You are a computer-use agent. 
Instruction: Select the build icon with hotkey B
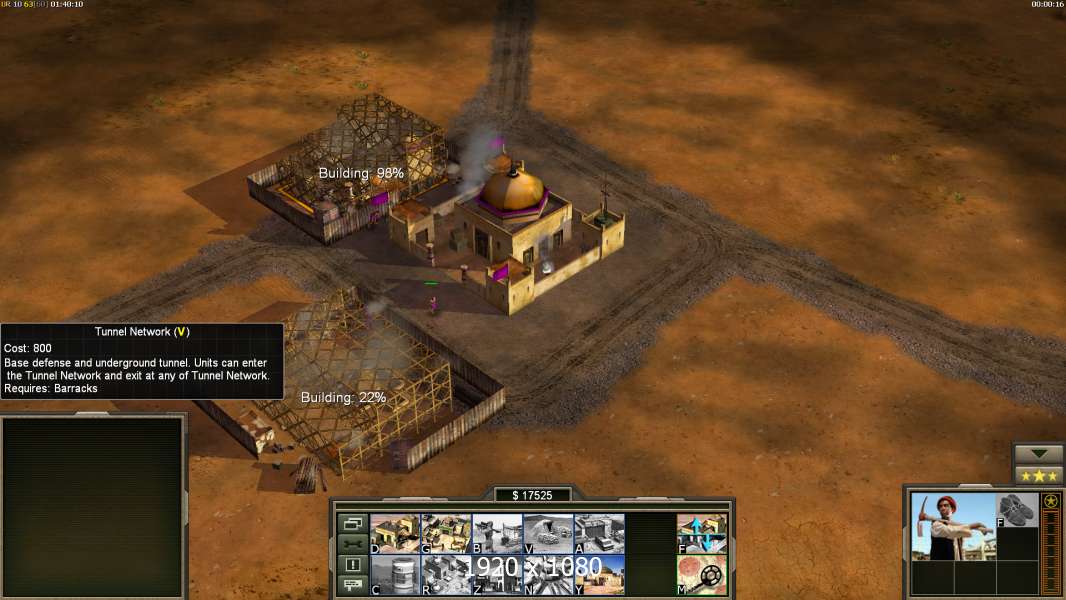point(497,533)
